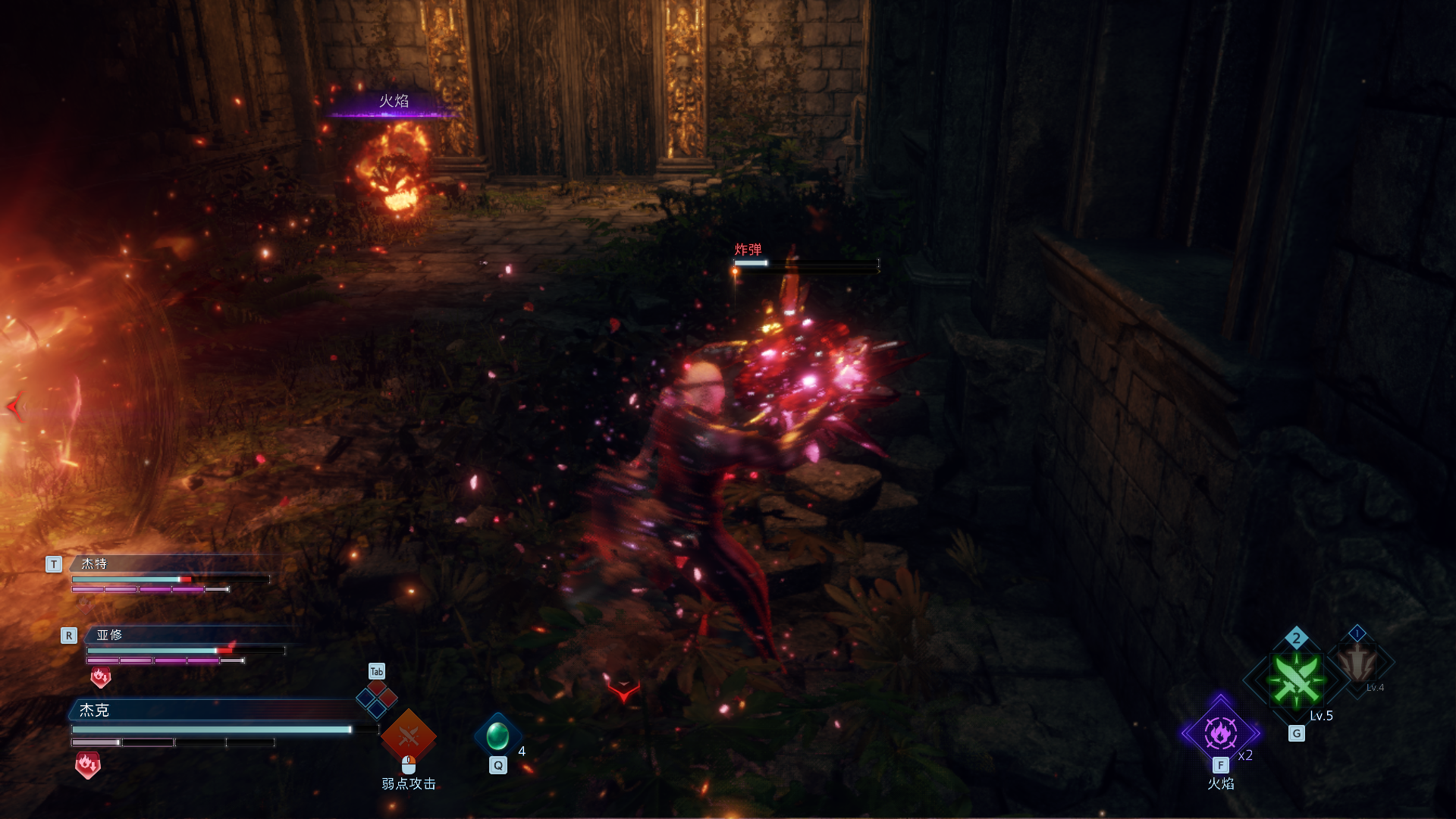The width and height of the screenshot is (1456, 819).
Task: Use the green orb item slot
Action: [x=497, y=736]
